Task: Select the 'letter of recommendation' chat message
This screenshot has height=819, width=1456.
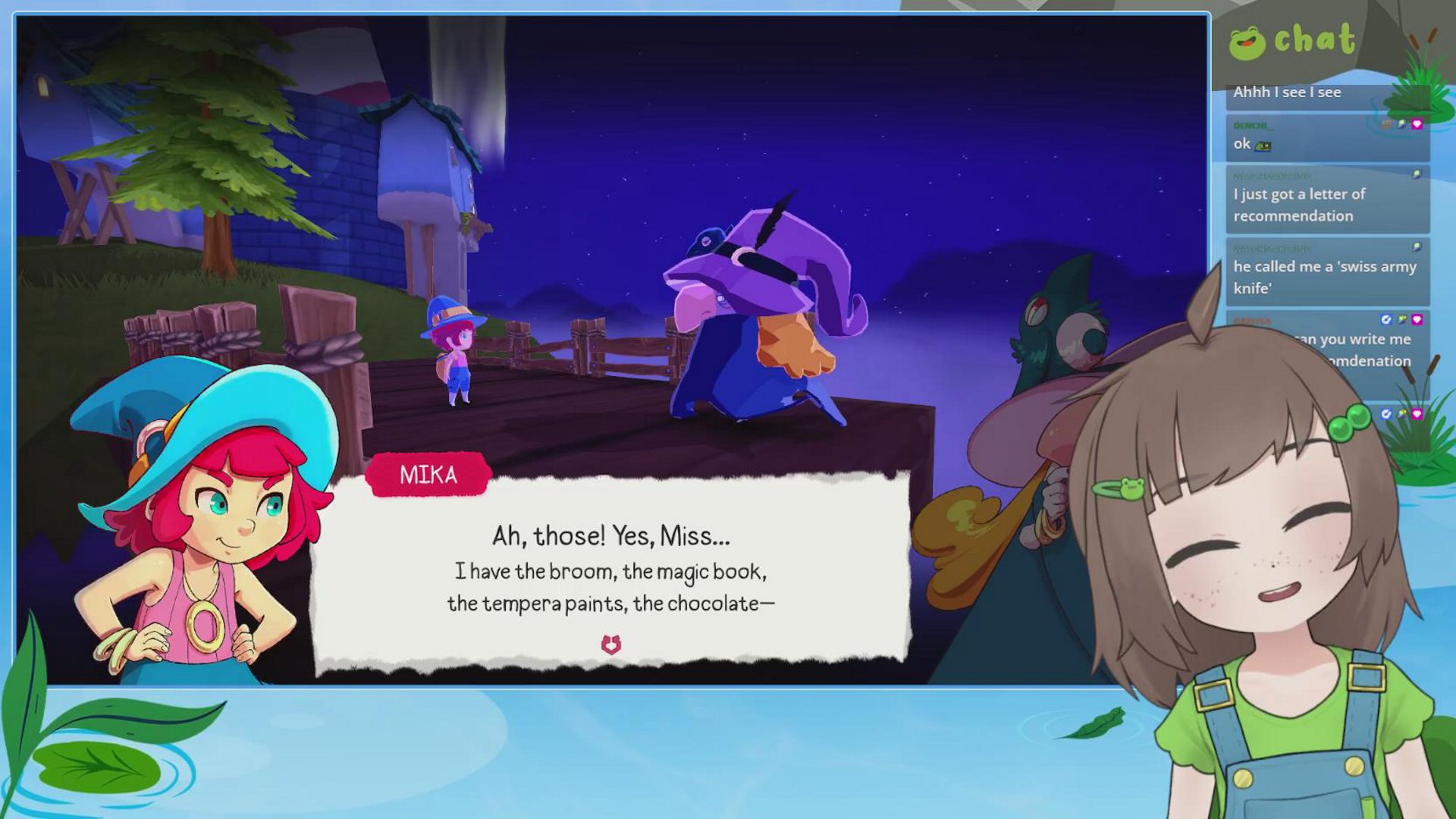Action: [1326, 204]
